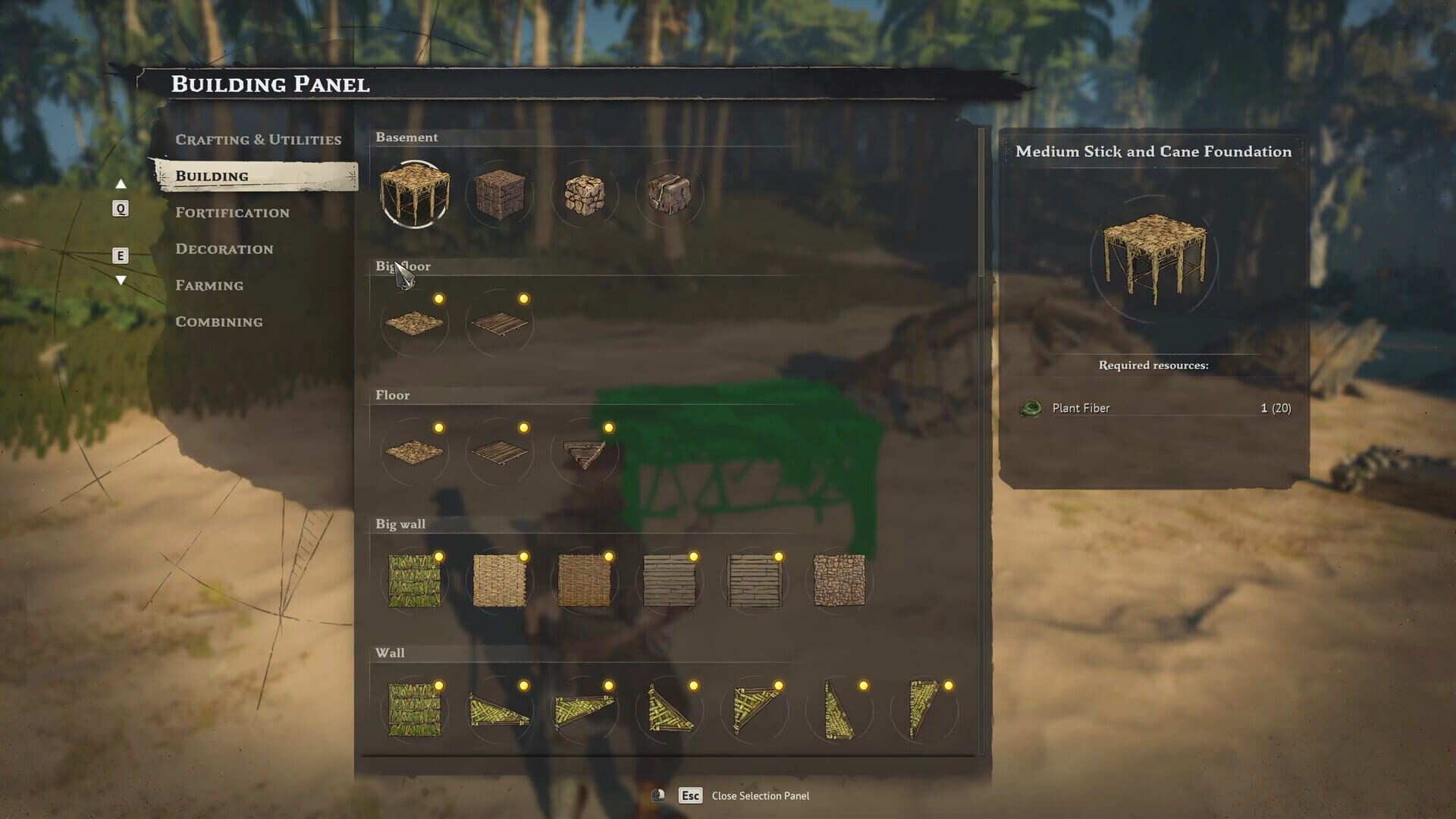
Task: Select the leafy green big wall
Action: (415, 582)
